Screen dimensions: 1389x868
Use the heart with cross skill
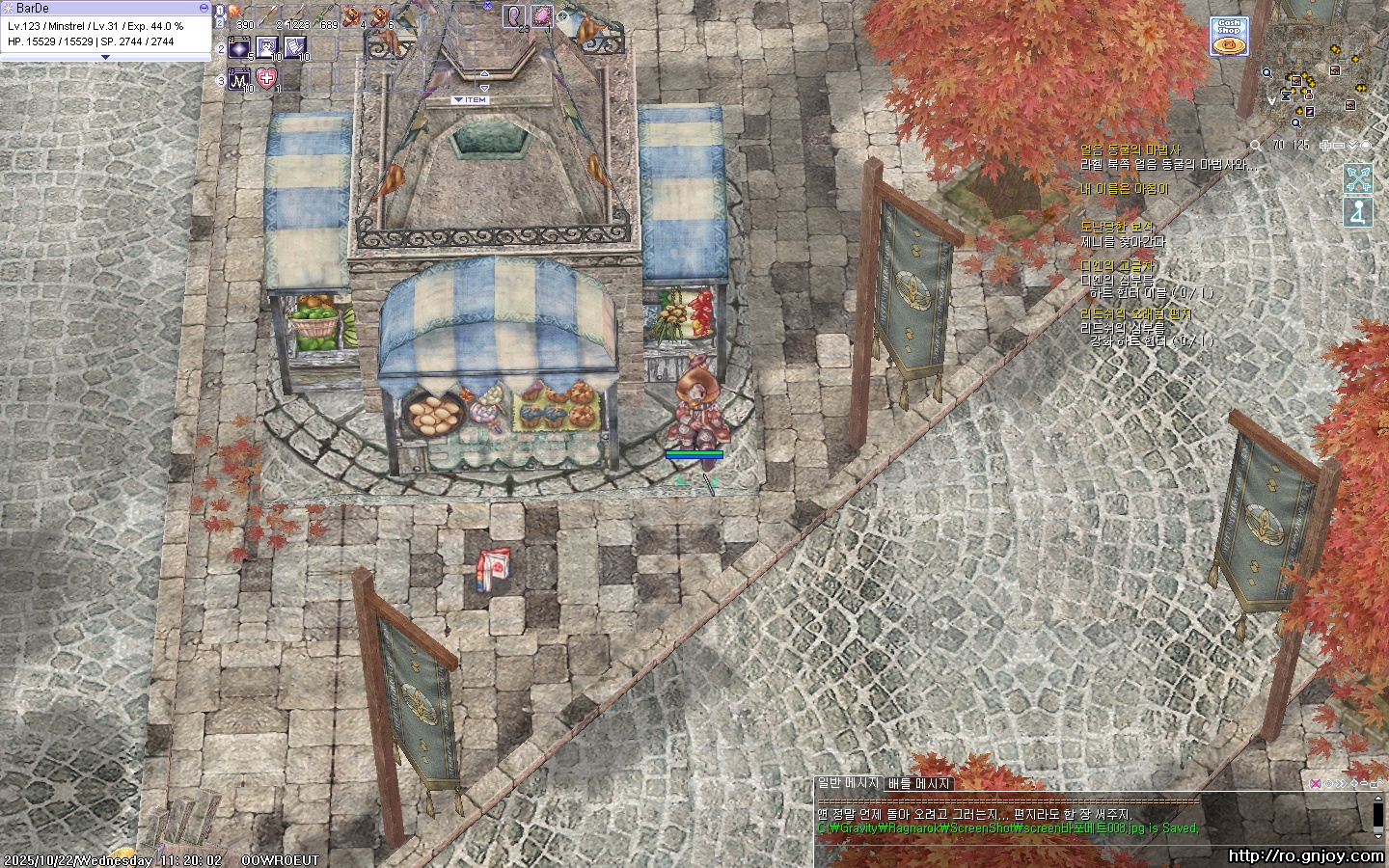click(x=268, y=78)
